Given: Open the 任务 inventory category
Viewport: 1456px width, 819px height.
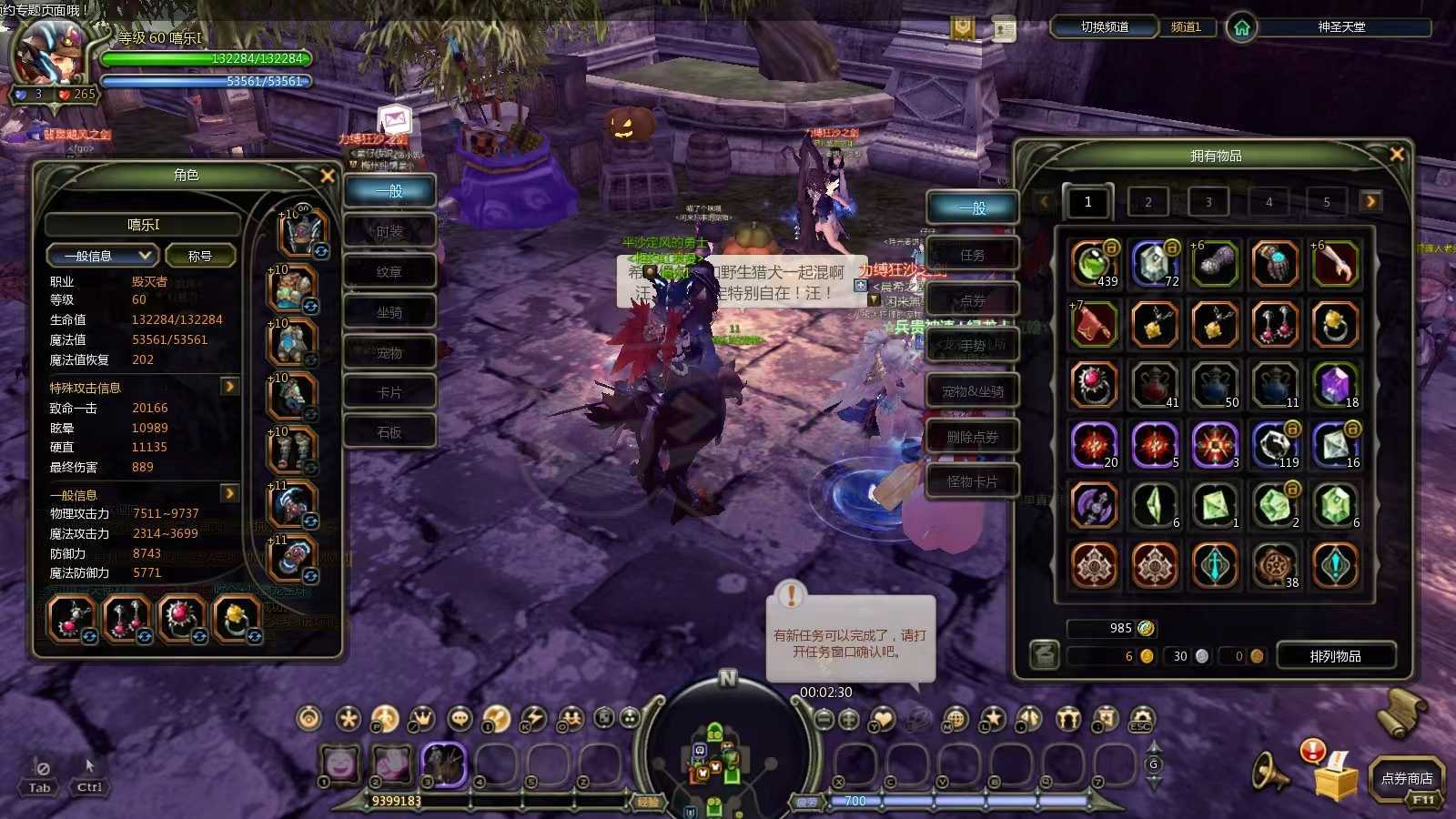Looking at the screenshot, I should pyautogui.click(x=972, y=255).
